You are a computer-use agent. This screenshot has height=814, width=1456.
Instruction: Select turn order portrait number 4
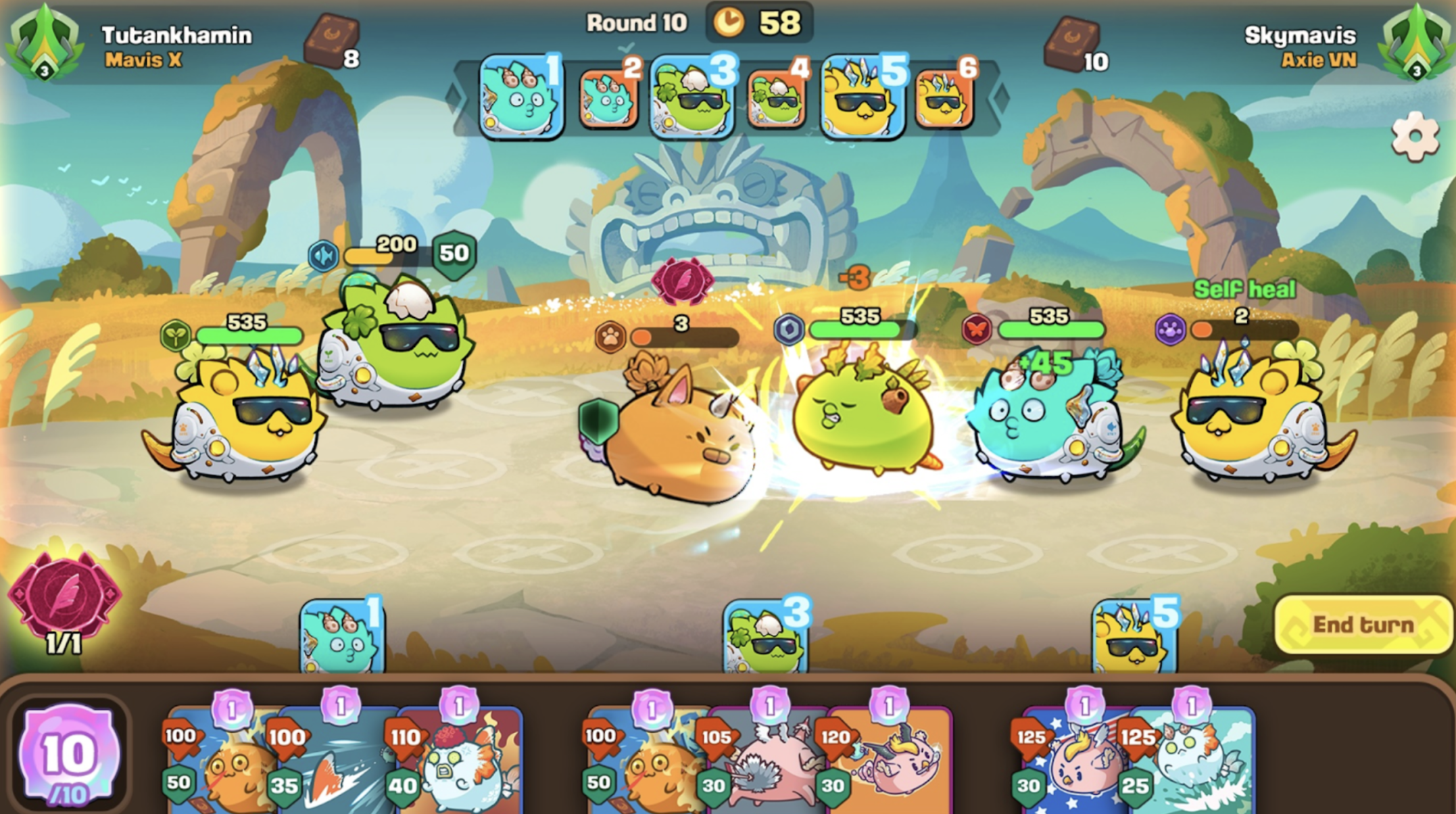coord(777,99)
